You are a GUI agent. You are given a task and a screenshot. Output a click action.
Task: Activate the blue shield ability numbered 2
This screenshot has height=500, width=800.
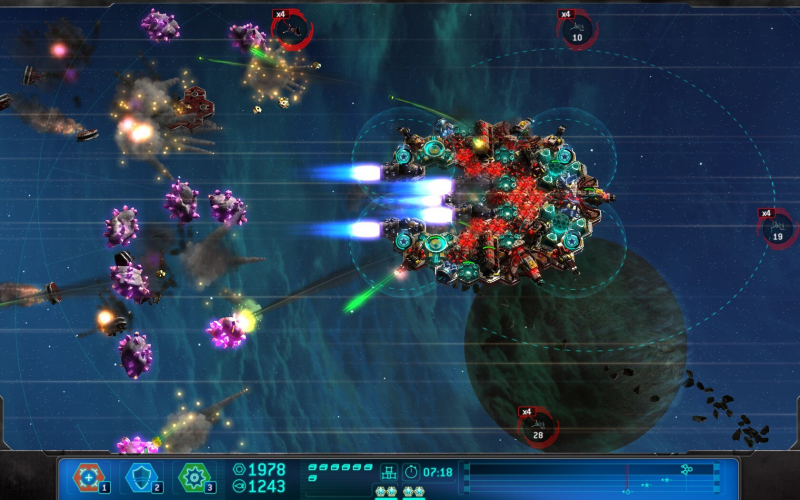[x=139, y=477]
